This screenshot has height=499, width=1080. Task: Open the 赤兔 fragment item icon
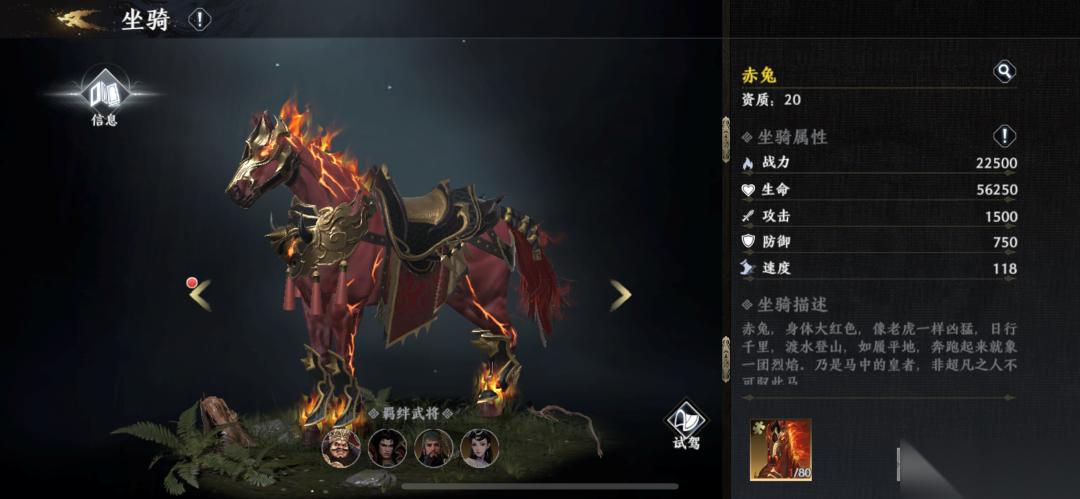click(781, 451)
